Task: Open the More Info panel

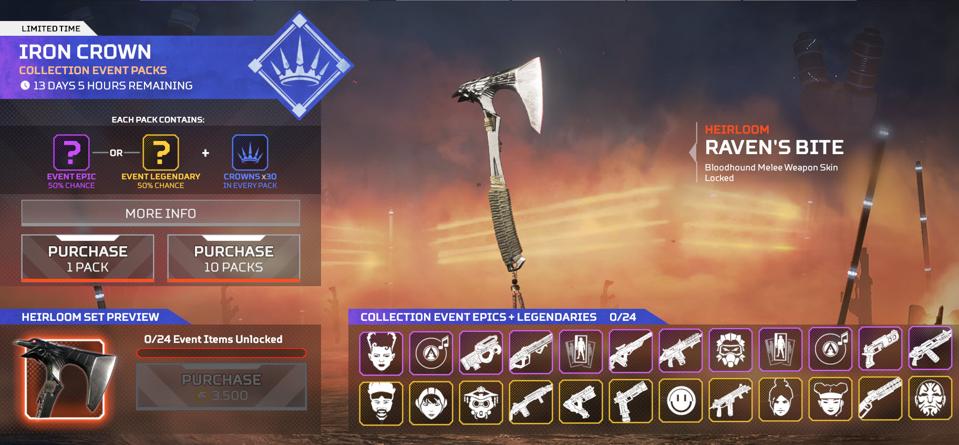Action: pos(160,213)
